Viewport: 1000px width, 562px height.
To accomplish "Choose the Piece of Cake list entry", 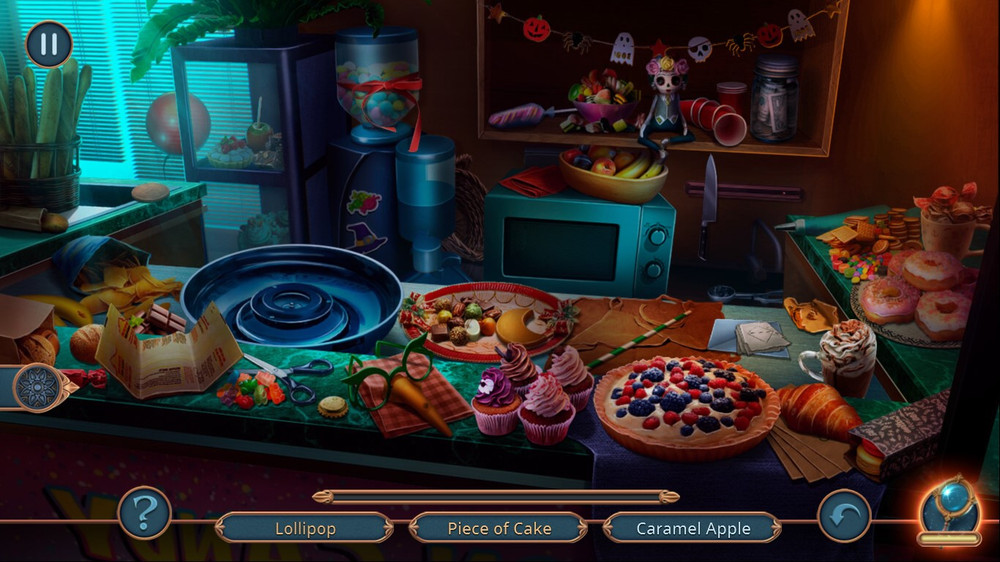I will tap(498, 528).
